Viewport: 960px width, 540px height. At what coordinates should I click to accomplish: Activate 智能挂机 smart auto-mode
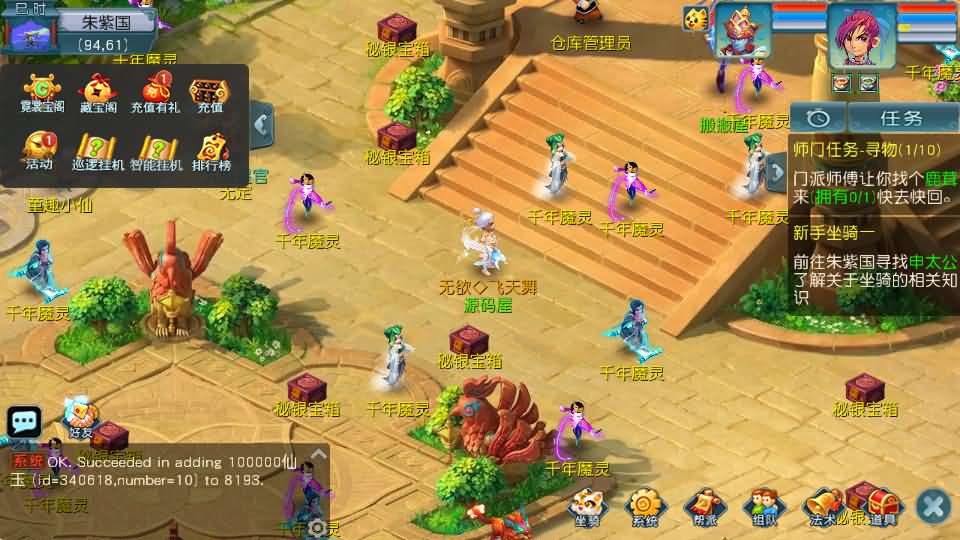coord(155,150)
